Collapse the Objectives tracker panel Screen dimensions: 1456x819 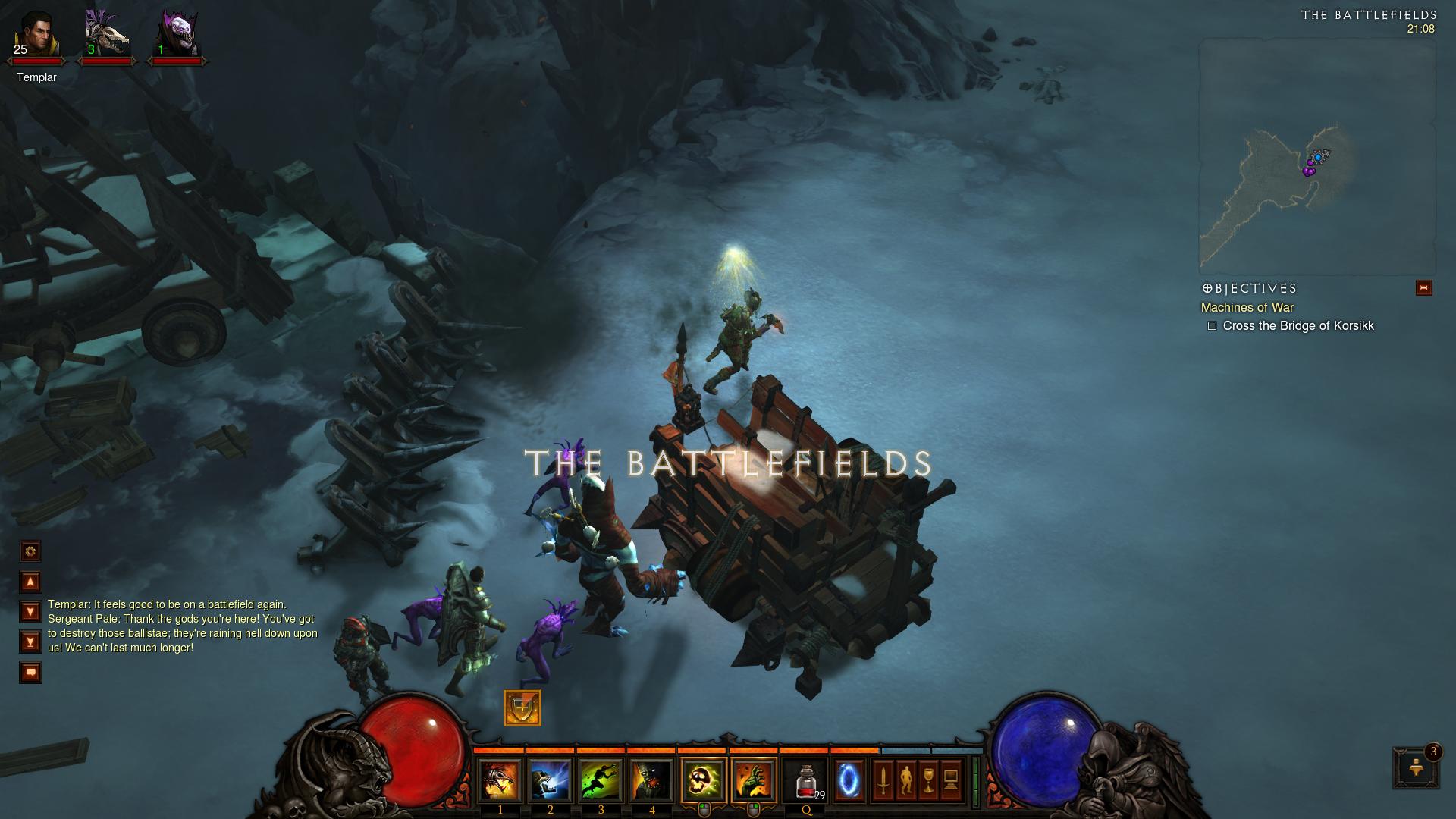tap(1423, 288)
